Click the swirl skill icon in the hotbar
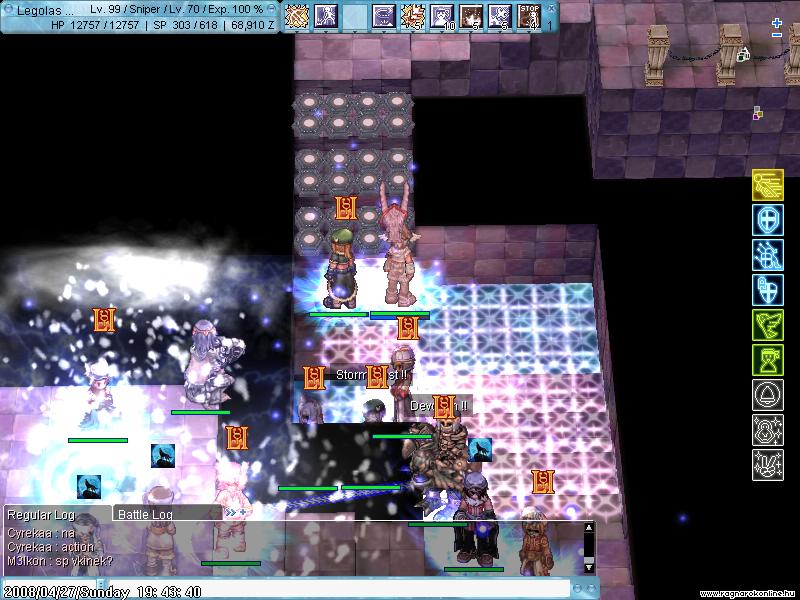 click(383, 16)
